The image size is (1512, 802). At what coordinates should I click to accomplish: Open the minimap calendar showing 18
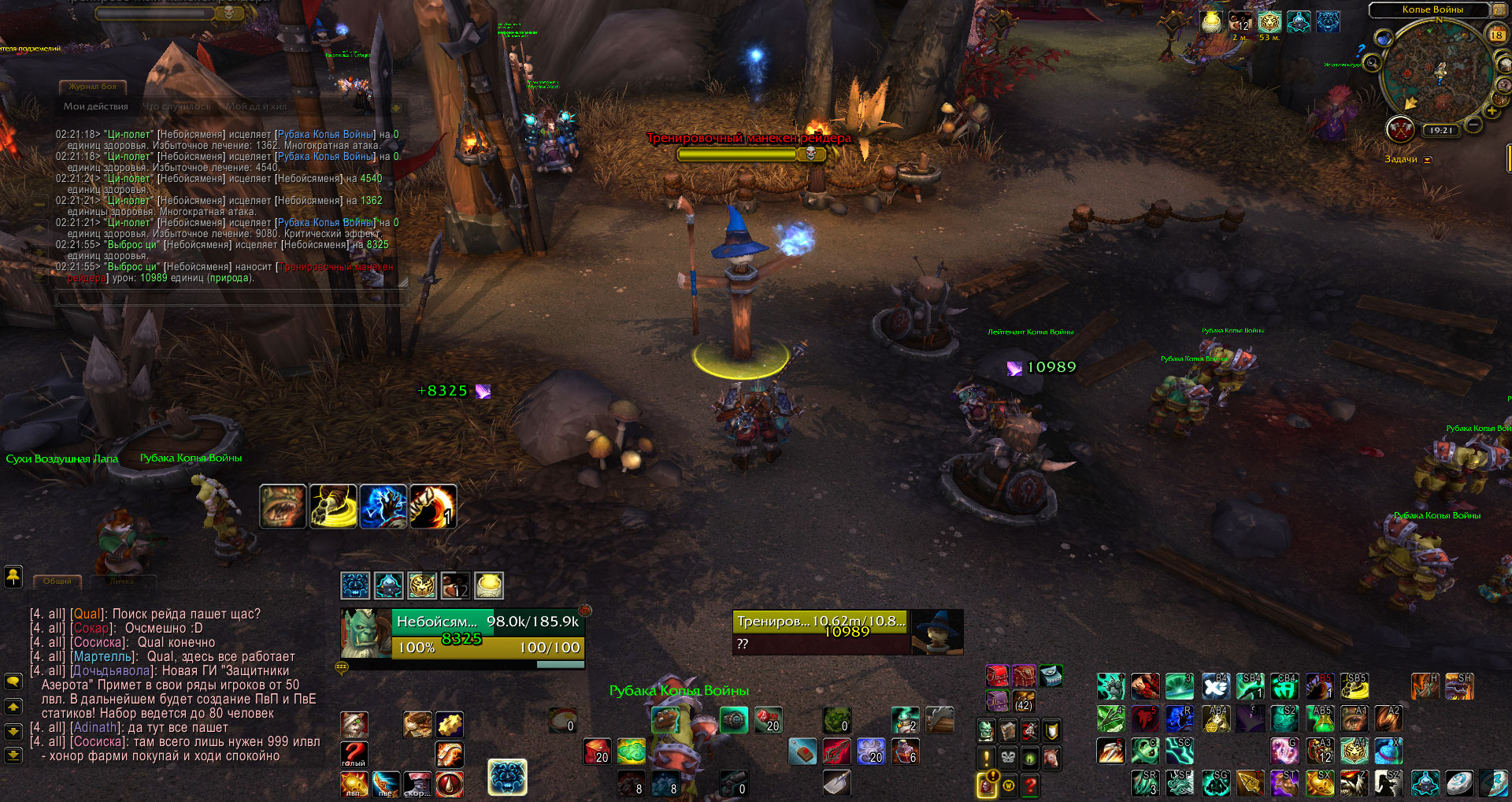click(1497, 35)
